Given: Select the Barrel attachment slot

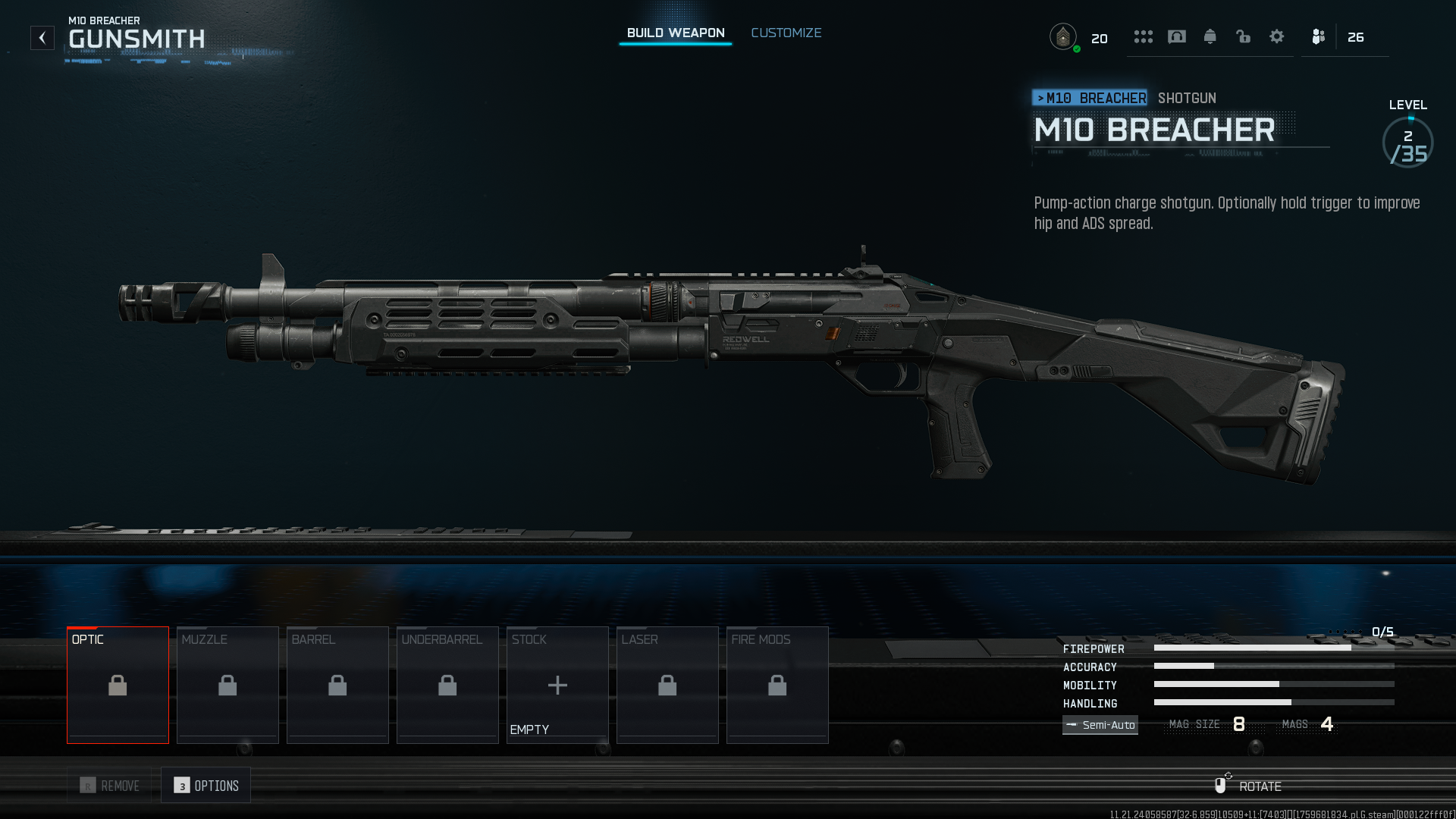Looking at the screenshot, I should (x=337, y=685).
